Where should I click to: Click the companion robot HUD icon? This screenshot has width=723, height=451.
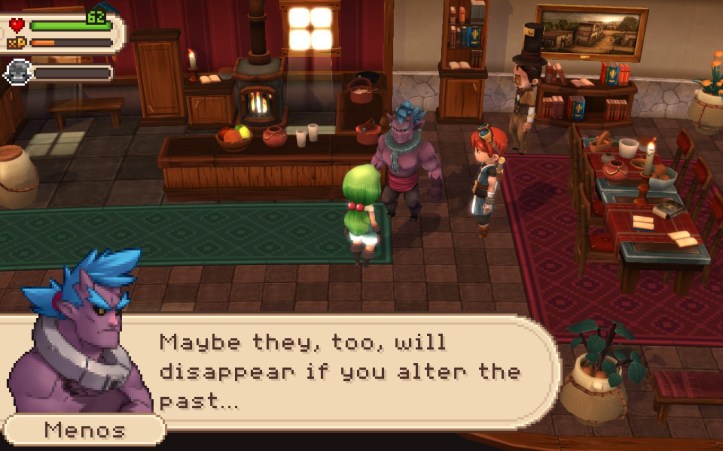click(x=18, y=71)
